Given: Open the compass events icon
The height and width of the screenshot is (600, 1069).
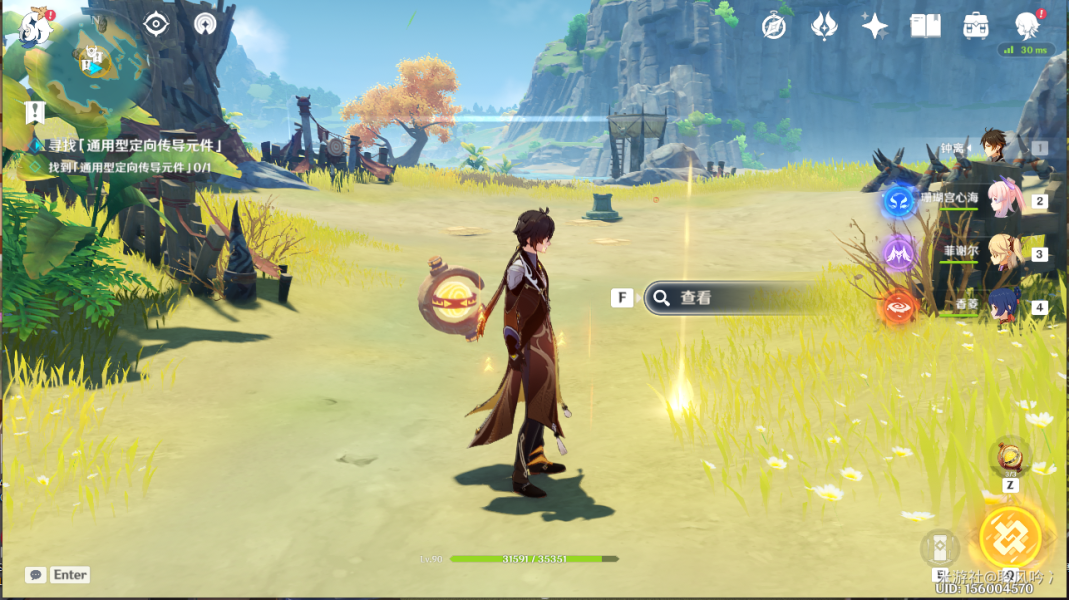Looking at the screenshot, I should coord(774,27).
